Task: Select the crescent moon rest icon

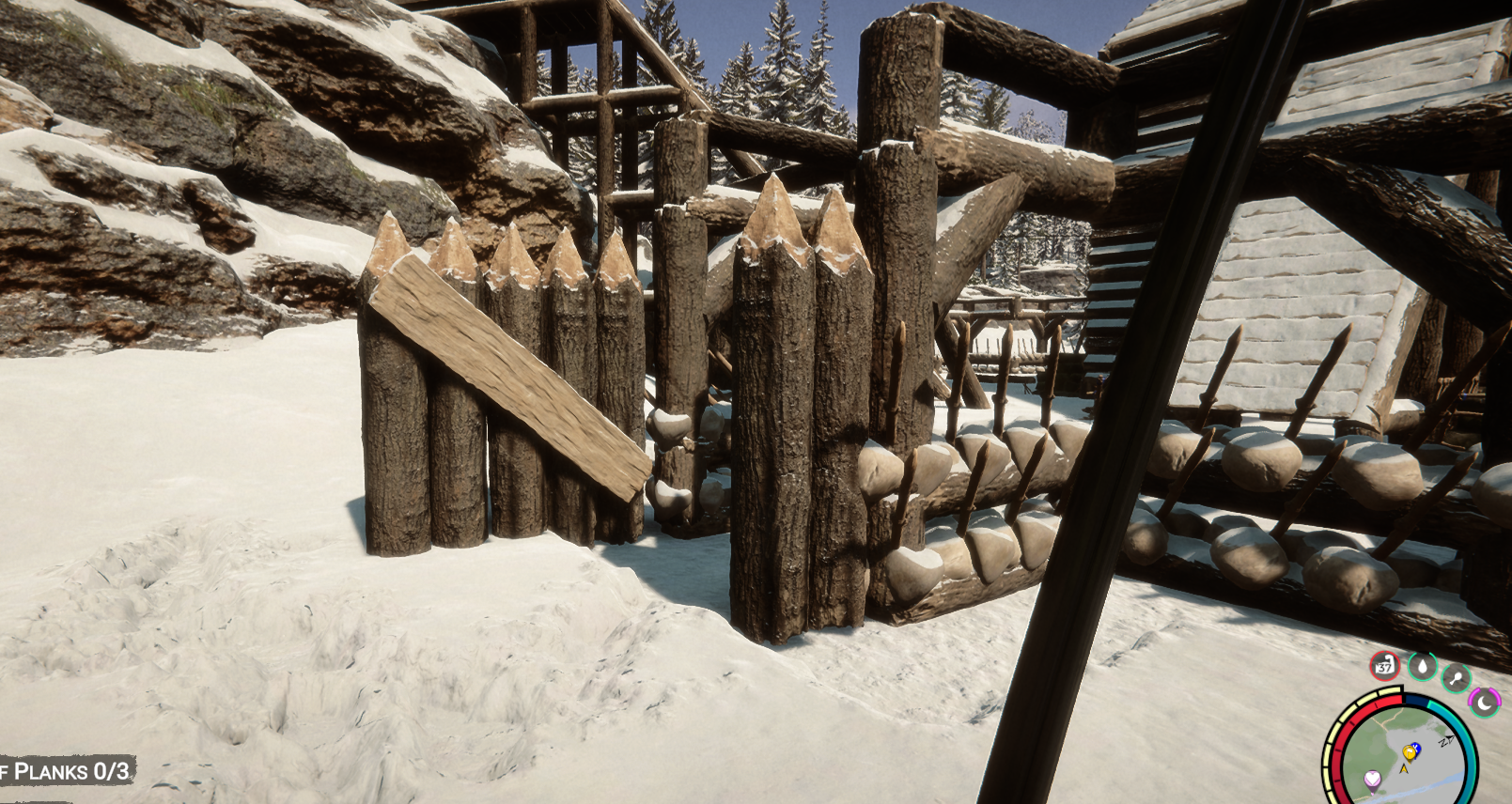Action: click(1485, 702)
